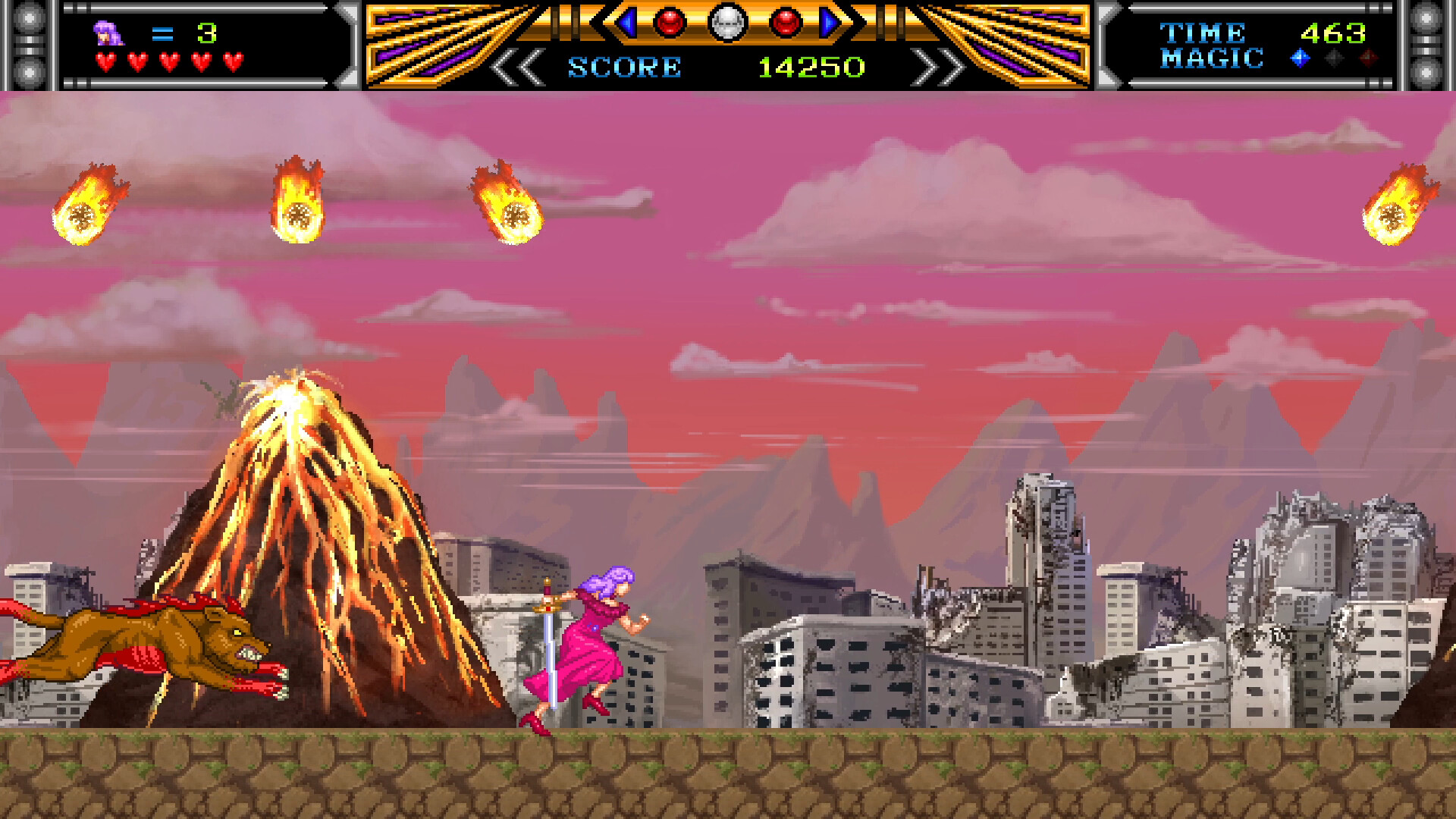Select the right red gem in the weapon selector
This screenshot has height=819, width=1456.
tap(786, 23)
